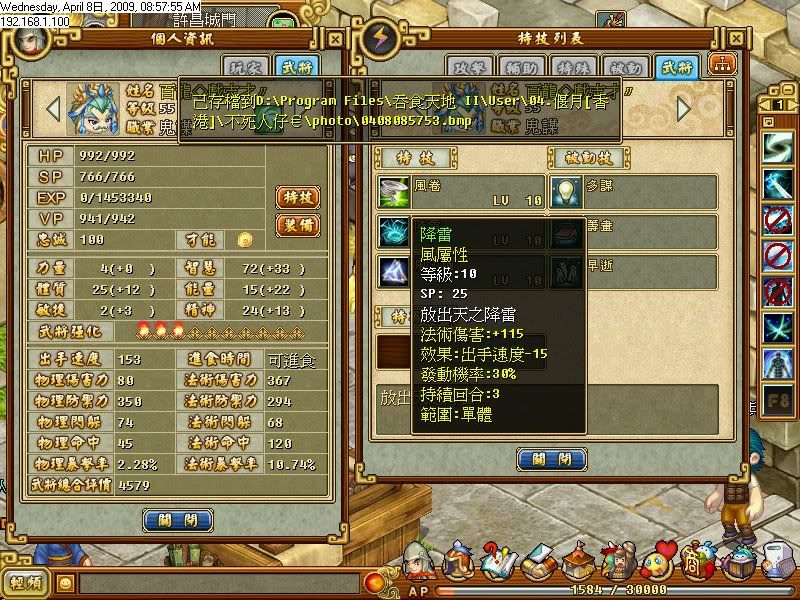
Task: Open the 特技 skills button in the info panel
Action: [297, 197]
